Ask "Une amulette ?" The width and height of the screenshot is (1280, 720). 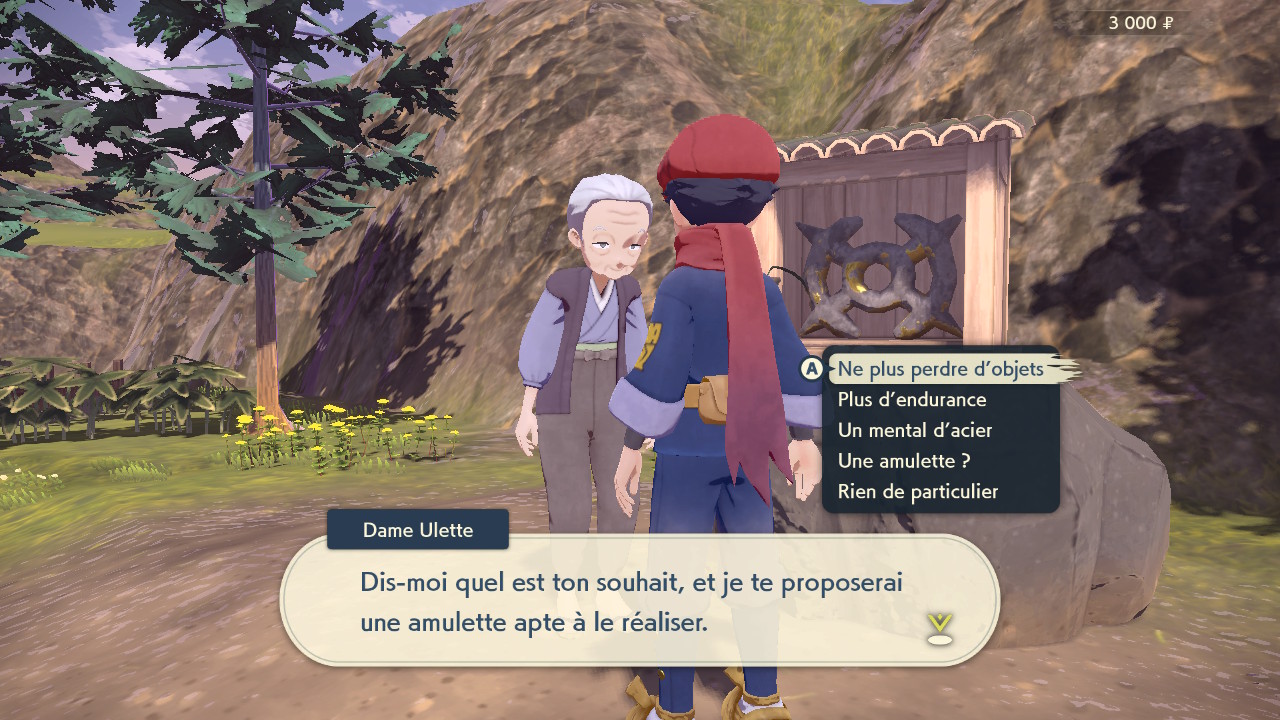tap(904, 461)
